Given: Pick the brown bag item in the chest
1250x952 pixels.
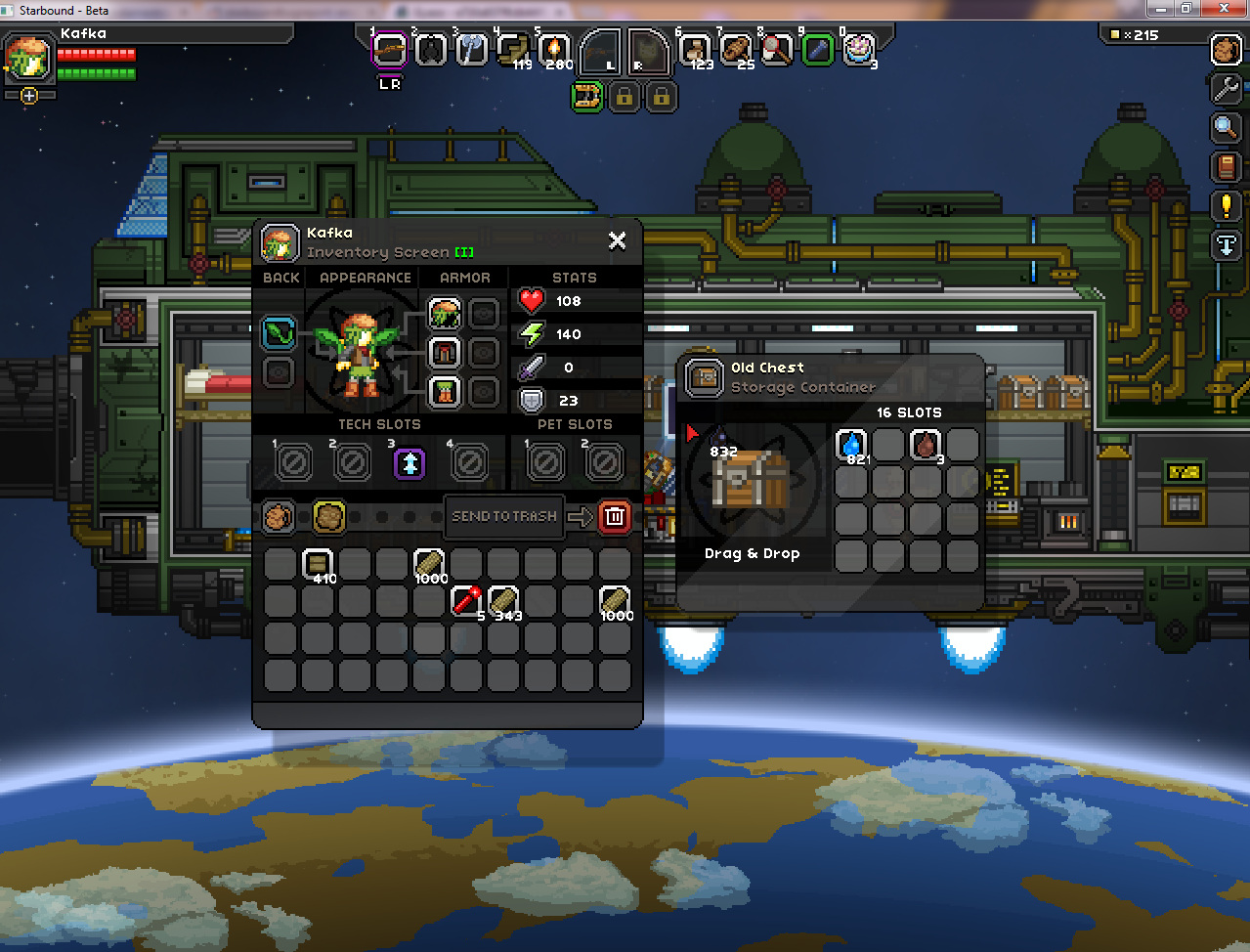Looking at the screenshot, I should coord(926,445).
